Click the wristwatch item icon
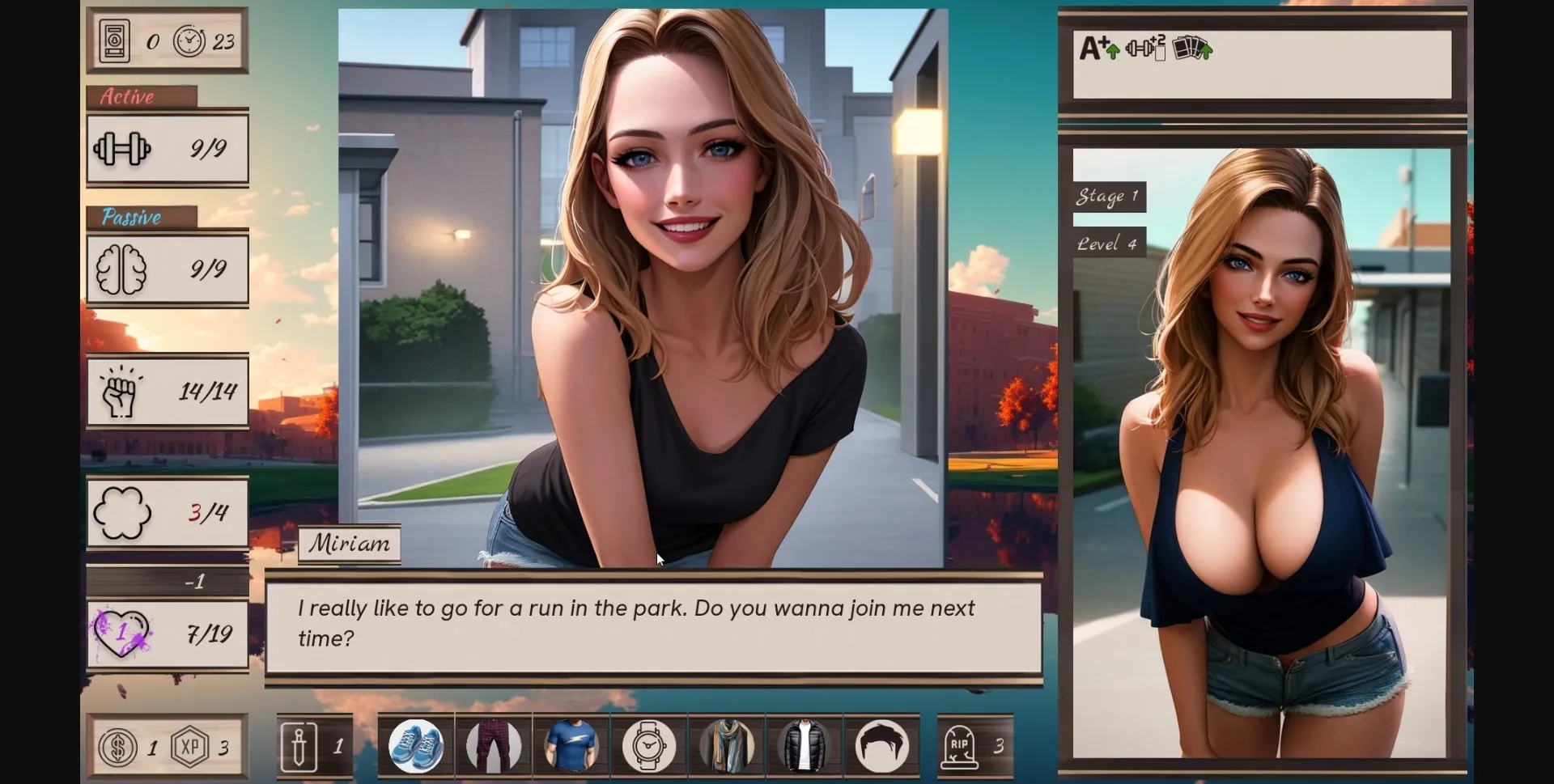The width and height of the screenshot is (1554, 784). tap(648, 746)
